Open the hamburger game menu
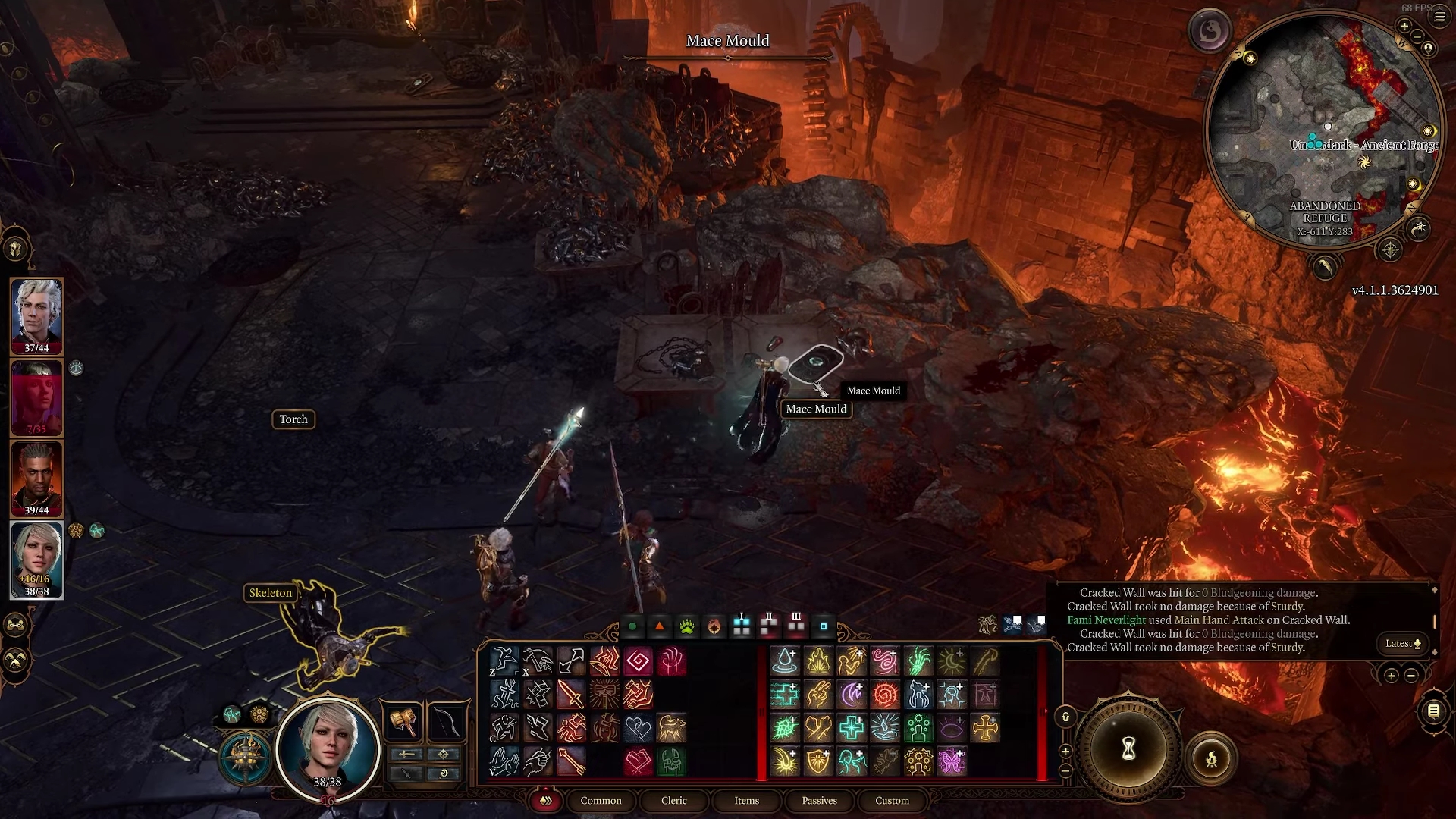Image resolution: width=1456 pixels, height=819 pixels. click(1439, 17)
